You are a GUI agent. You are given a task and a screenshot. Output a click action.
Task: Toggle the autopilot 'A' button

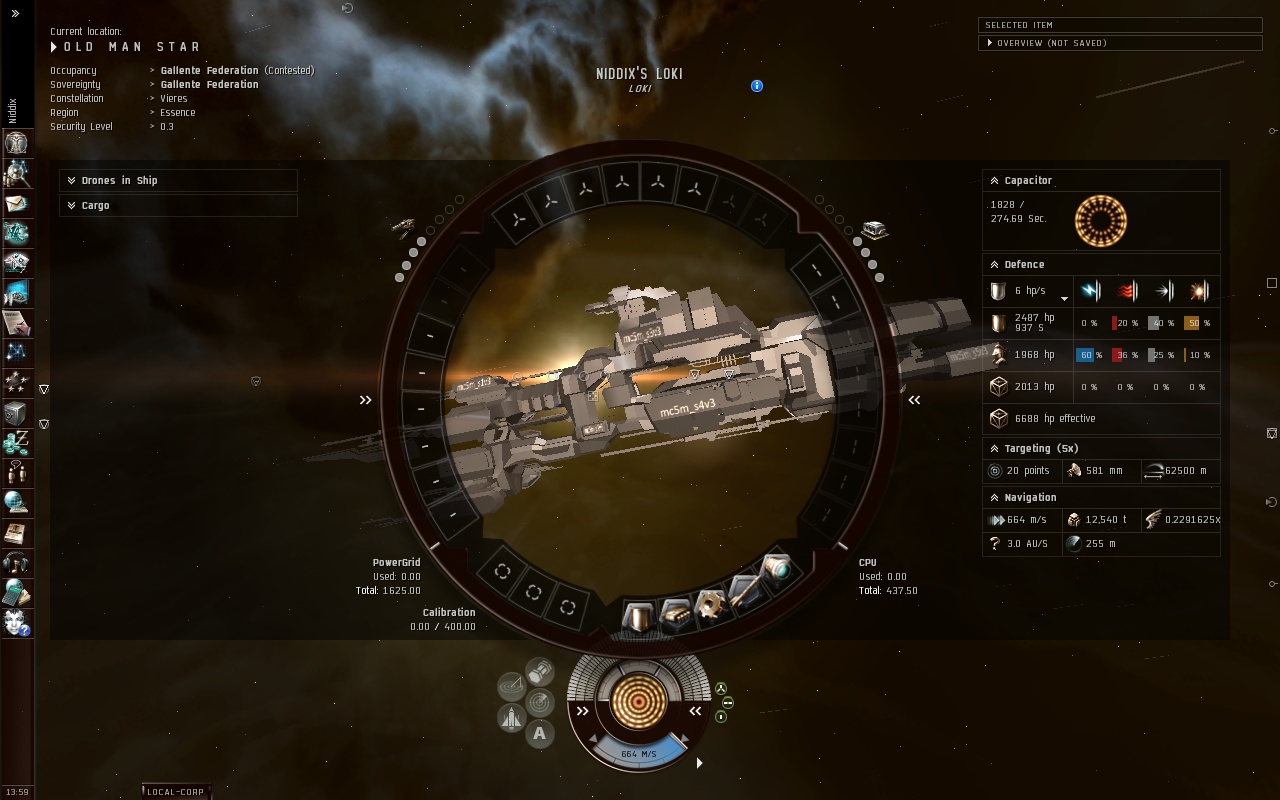click(x=540, y=734)
